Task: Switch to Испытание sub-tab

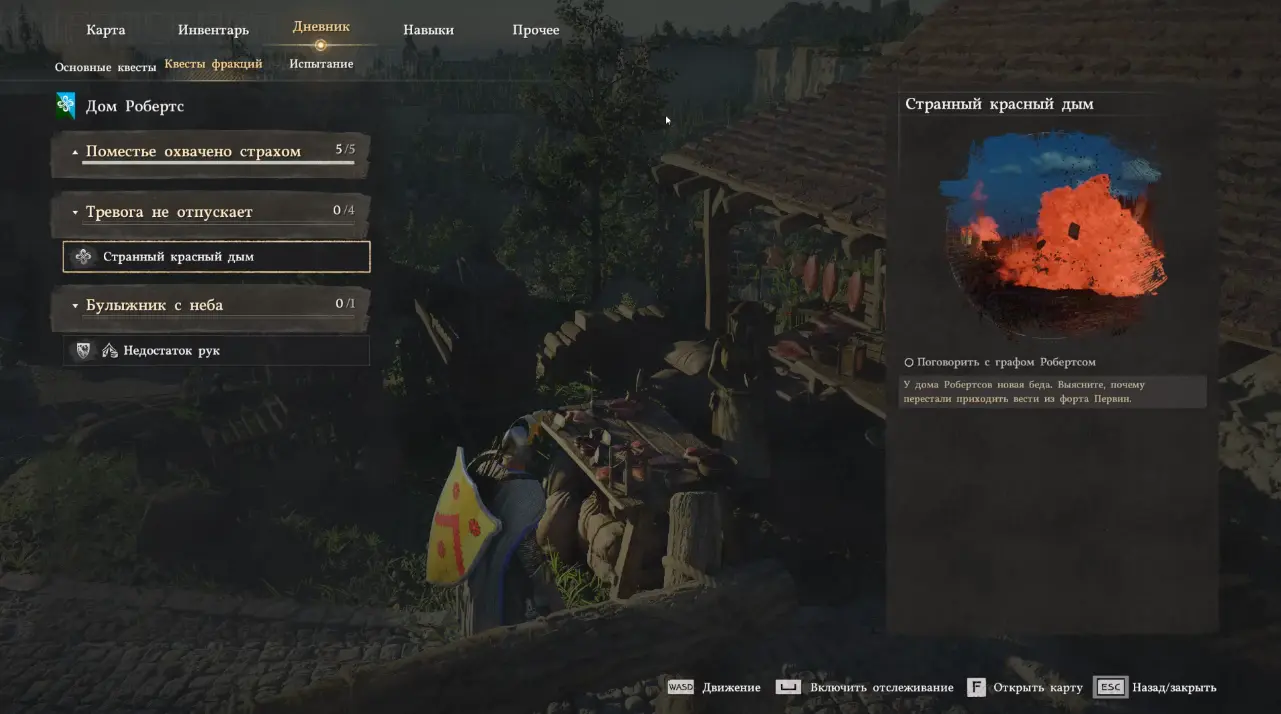Action: [x=321, y=64]
